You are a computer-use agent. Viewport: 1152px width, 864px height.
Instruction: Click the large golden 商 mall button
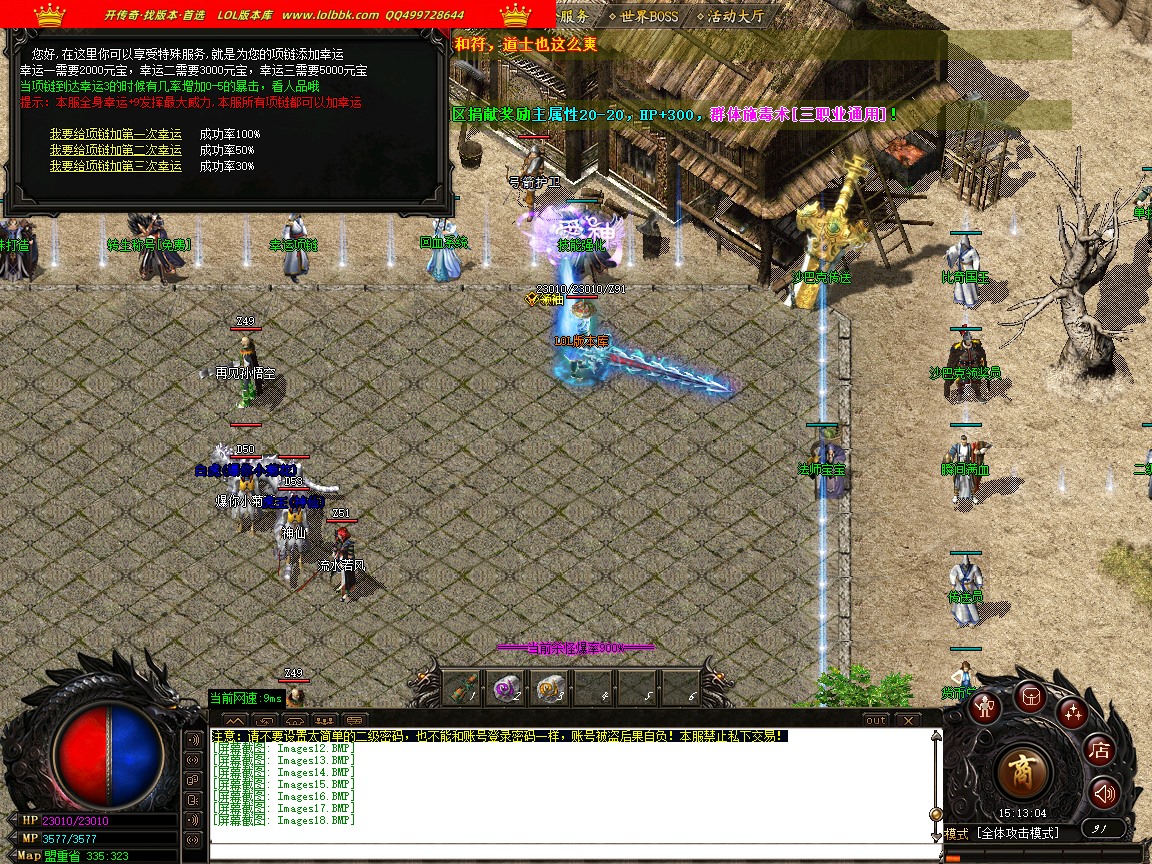1023,772
